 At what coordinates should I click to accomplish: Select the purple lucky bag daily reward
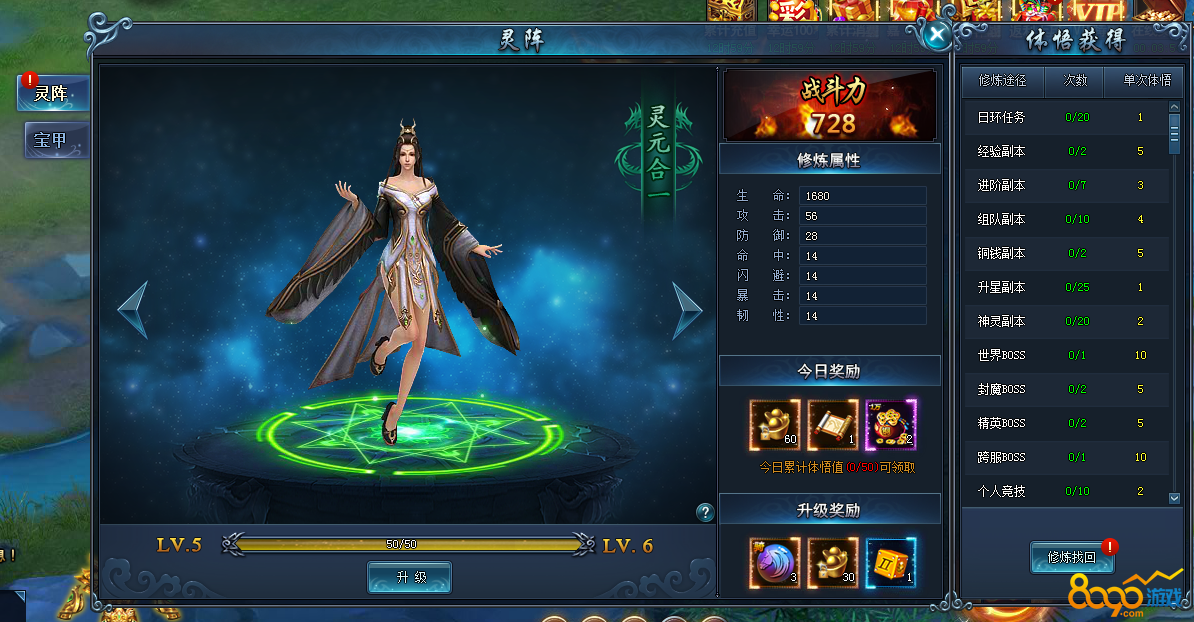coord(891,425)
